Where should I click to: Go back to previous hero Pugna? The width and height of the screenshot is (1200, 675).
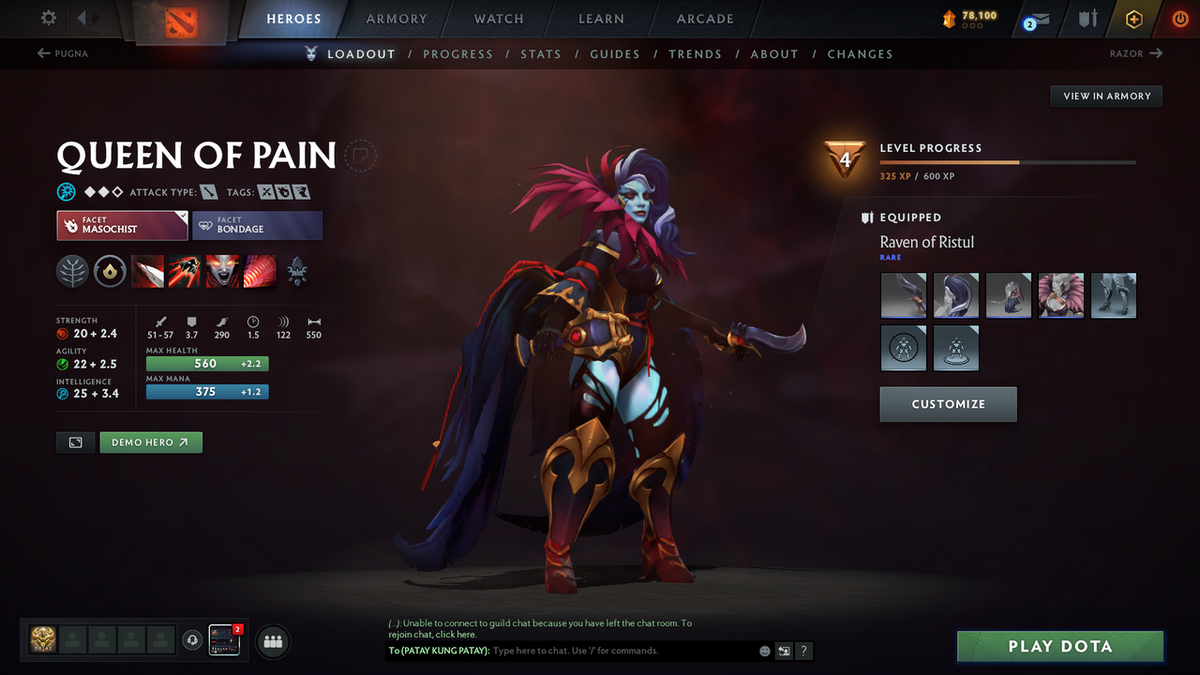63,54
